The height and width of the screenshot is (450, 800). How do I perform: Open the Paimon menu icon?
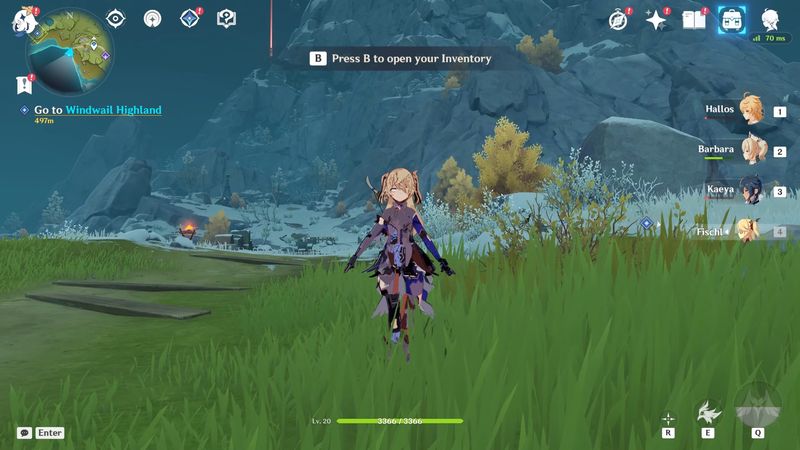pos(22,20)
